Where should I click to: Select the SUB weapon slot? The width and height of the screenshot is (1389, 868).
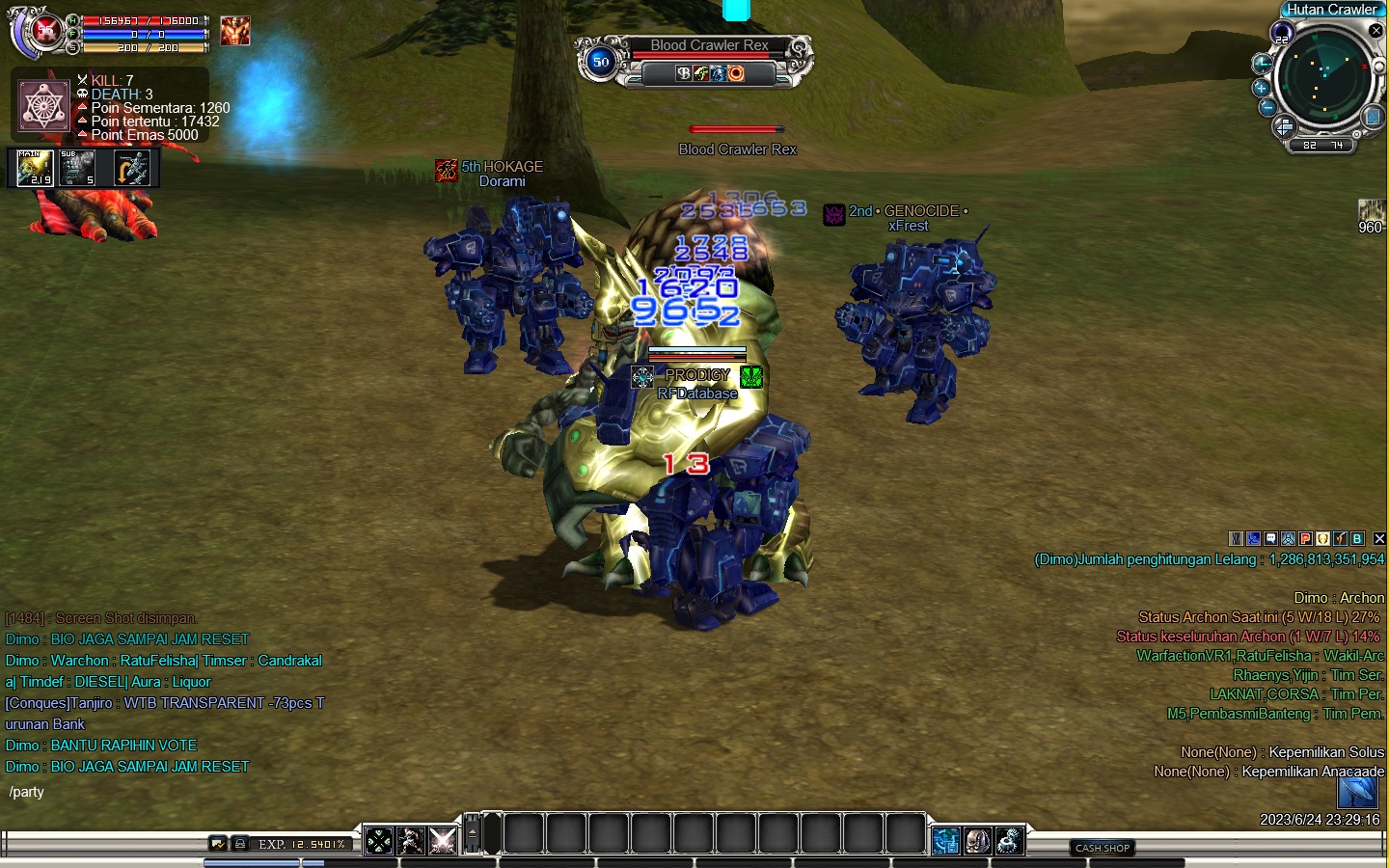[77, 168]
